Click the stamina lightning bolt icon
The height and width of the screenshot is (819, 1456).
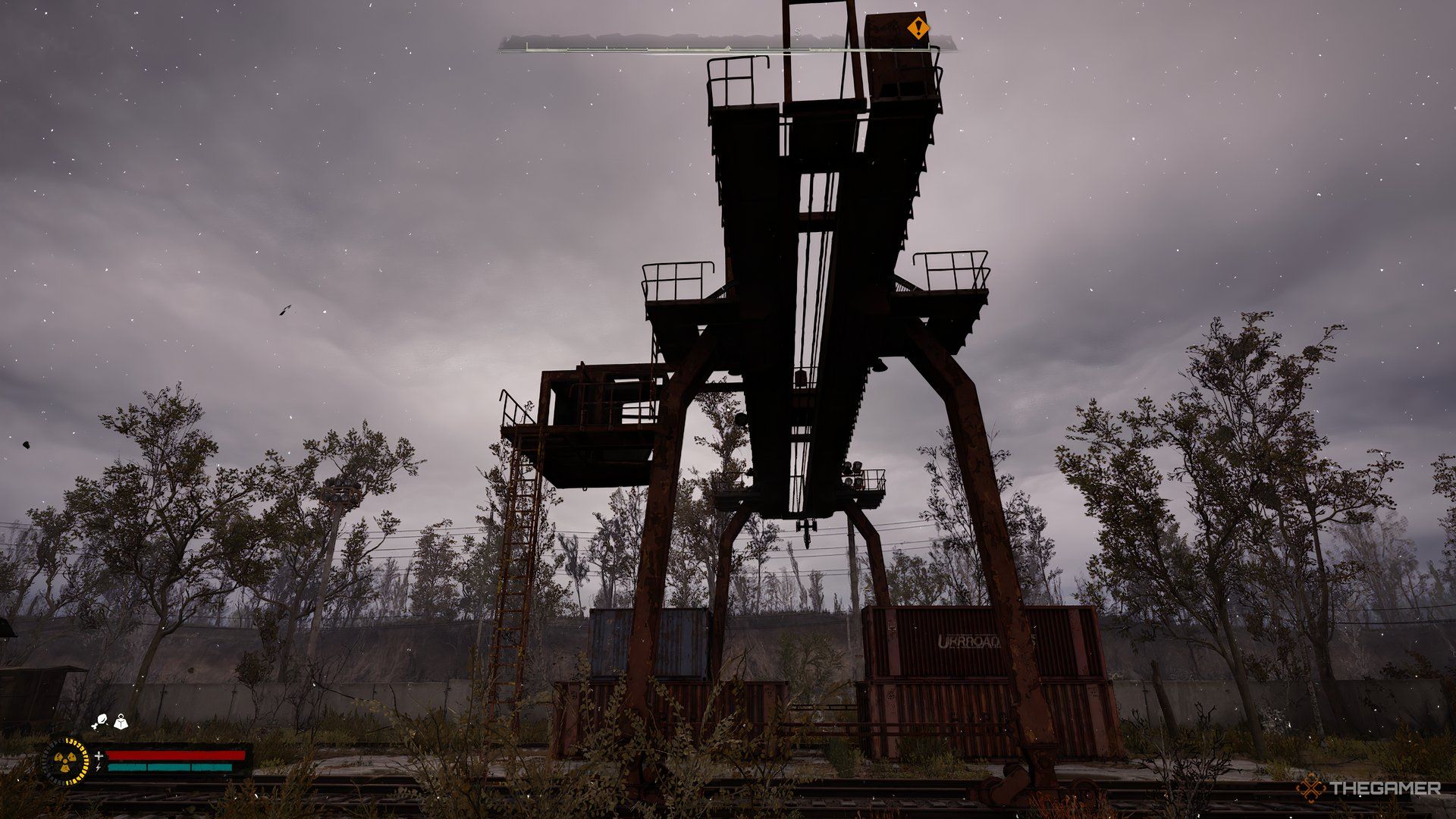pyautogui.click(x=99, y=769)
